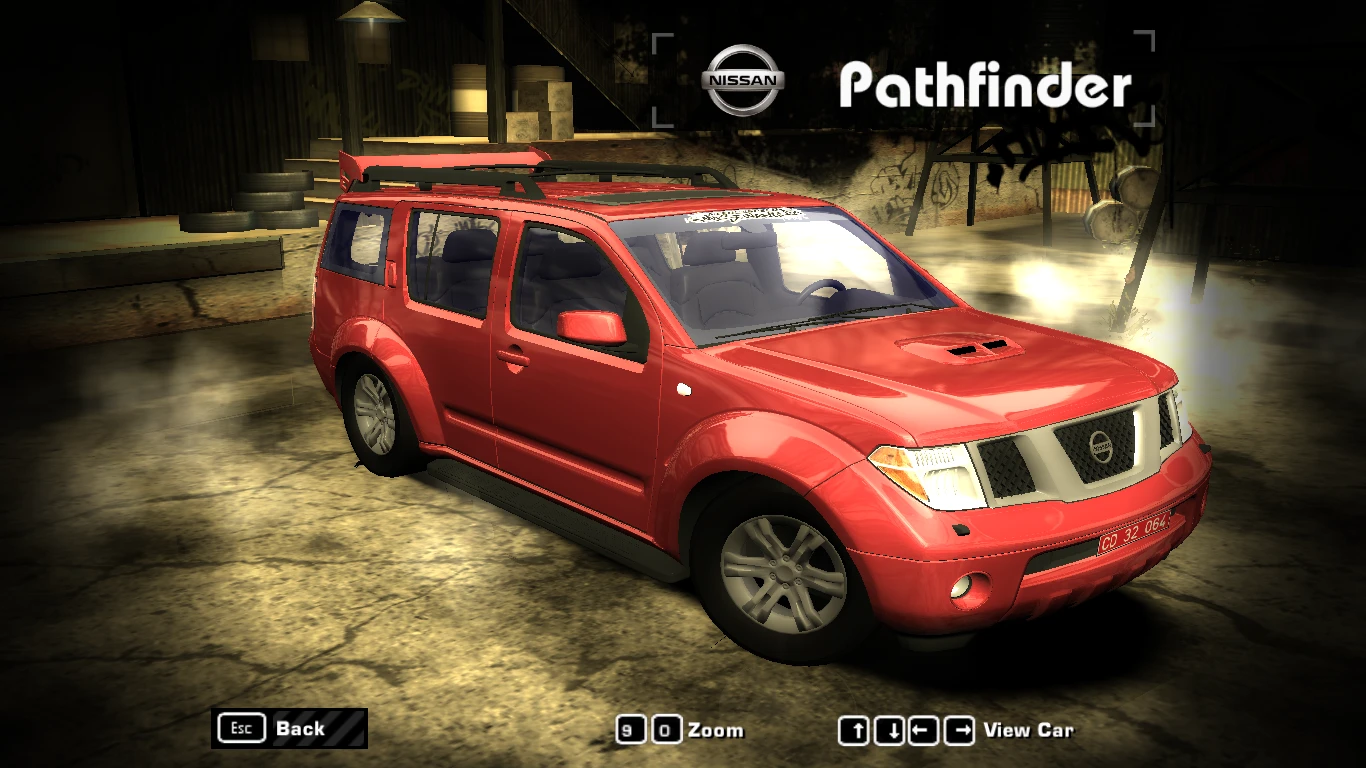Click the Nissan emblem on the front grille
The height and width of the screenshot is (768, 1366).
pyautogui.click(x=1102, y=449)
